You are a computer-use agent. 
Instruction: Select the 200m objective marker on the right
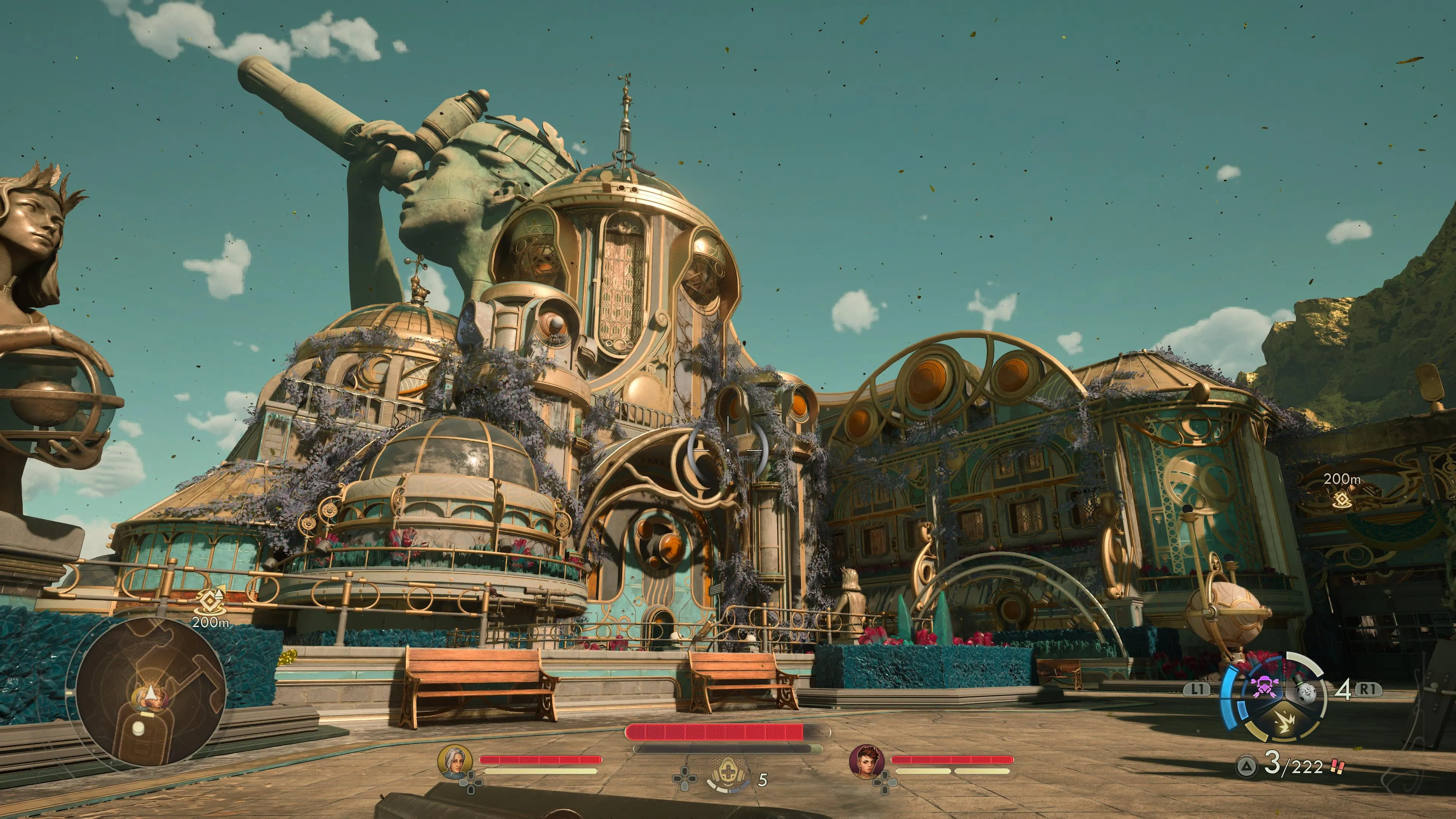click(x=1342, y=500)
